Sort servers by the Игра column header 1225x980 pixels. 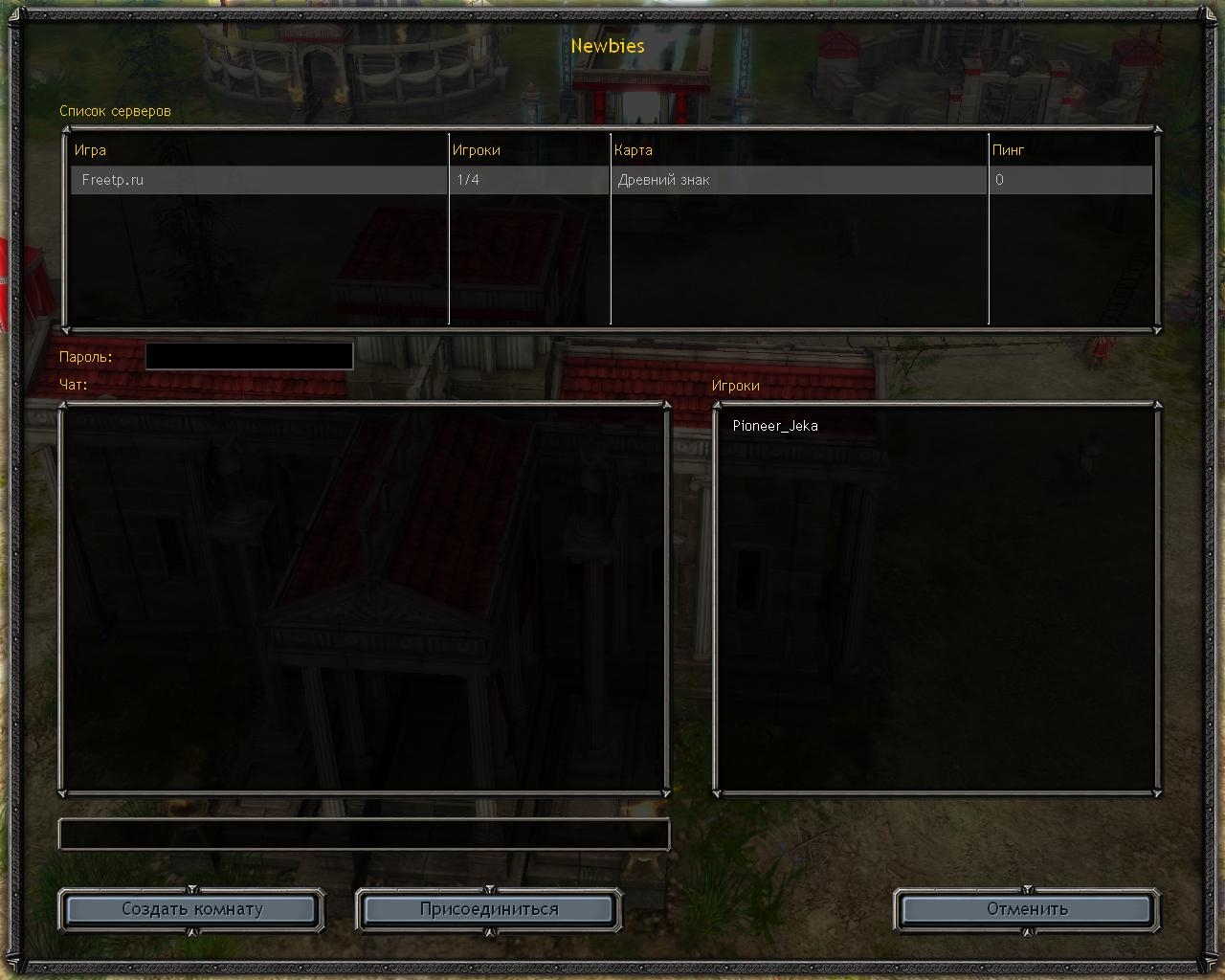91,150
